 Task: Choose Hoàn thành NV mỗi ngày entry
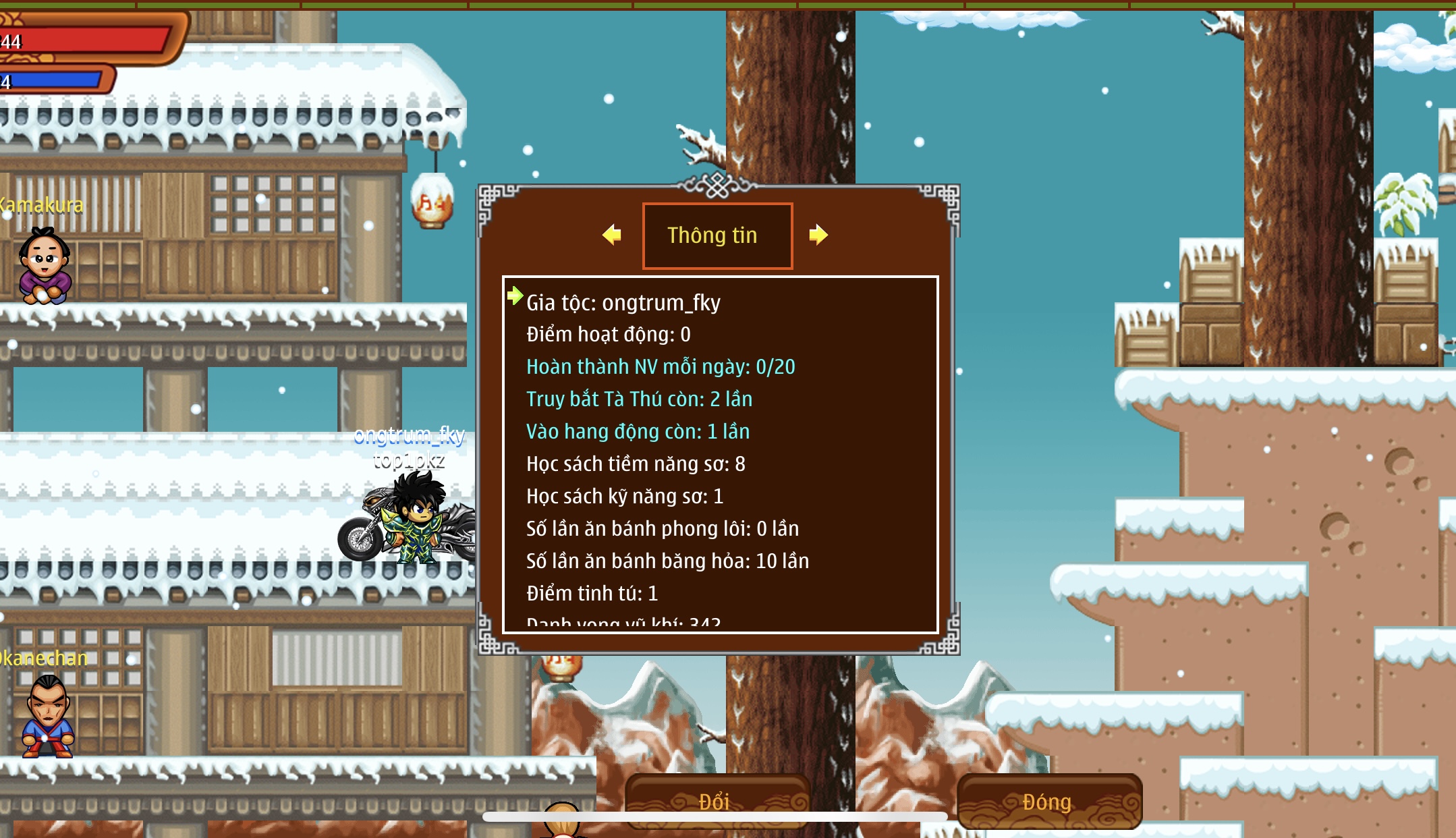pyautogui.click(x=660, y=367)
